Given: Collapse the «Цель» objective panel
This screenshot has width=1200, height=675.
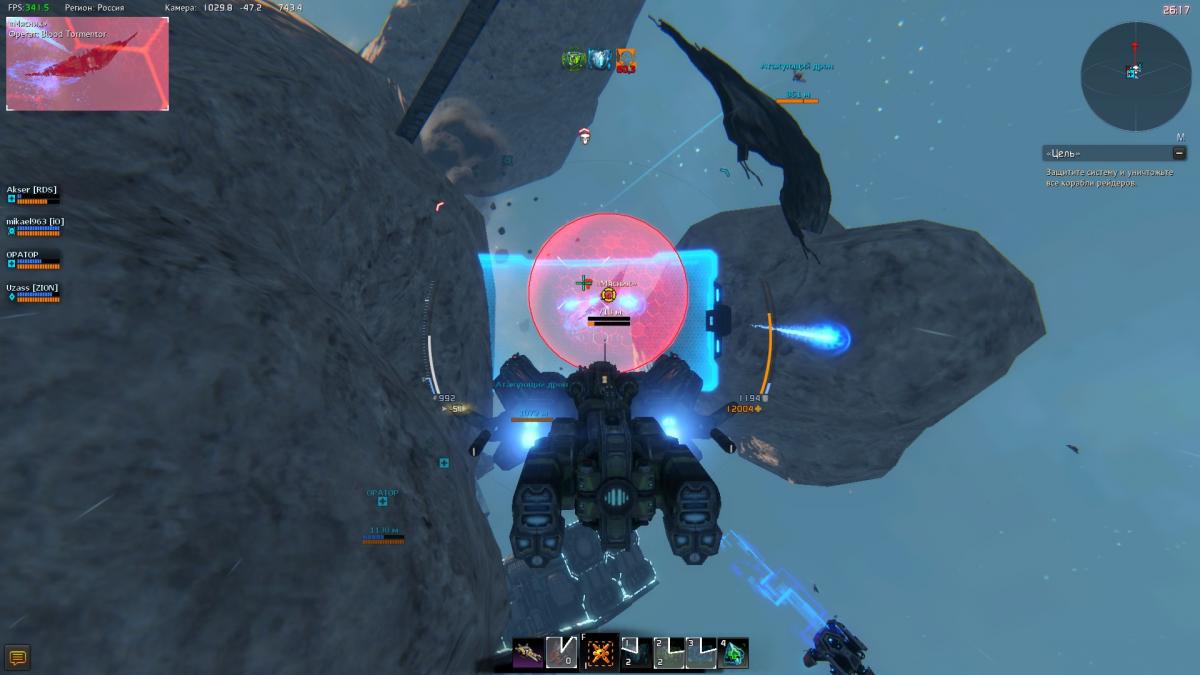Looking at the screenshot, I should pos(1180,153).
